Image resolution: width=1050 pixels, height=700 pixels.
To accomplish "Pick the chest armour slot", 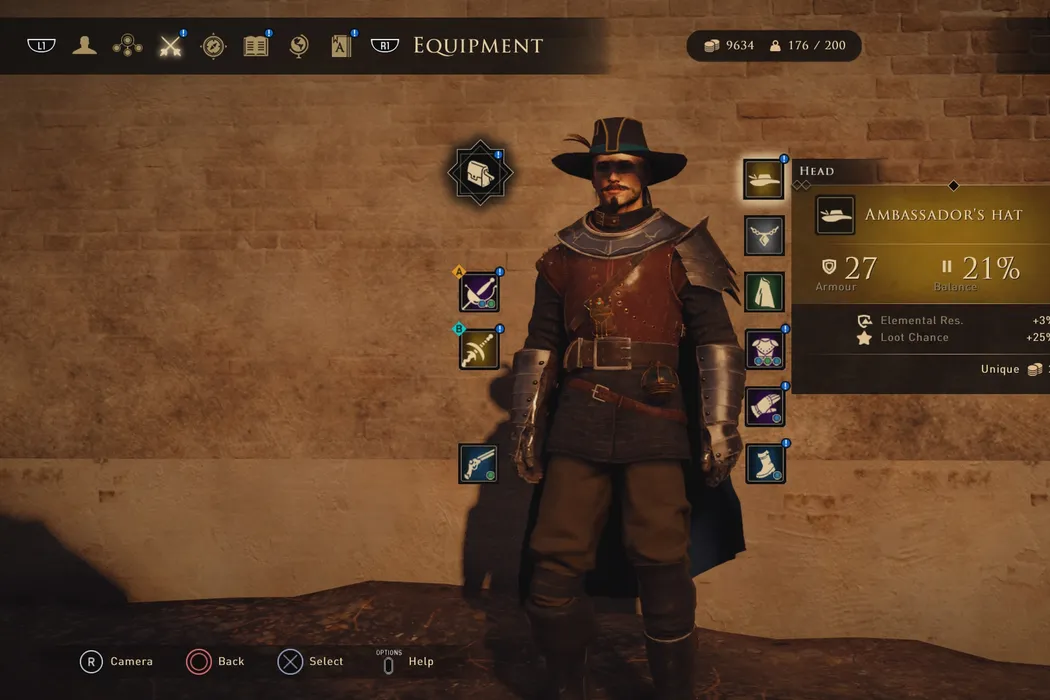I will 764,349.
